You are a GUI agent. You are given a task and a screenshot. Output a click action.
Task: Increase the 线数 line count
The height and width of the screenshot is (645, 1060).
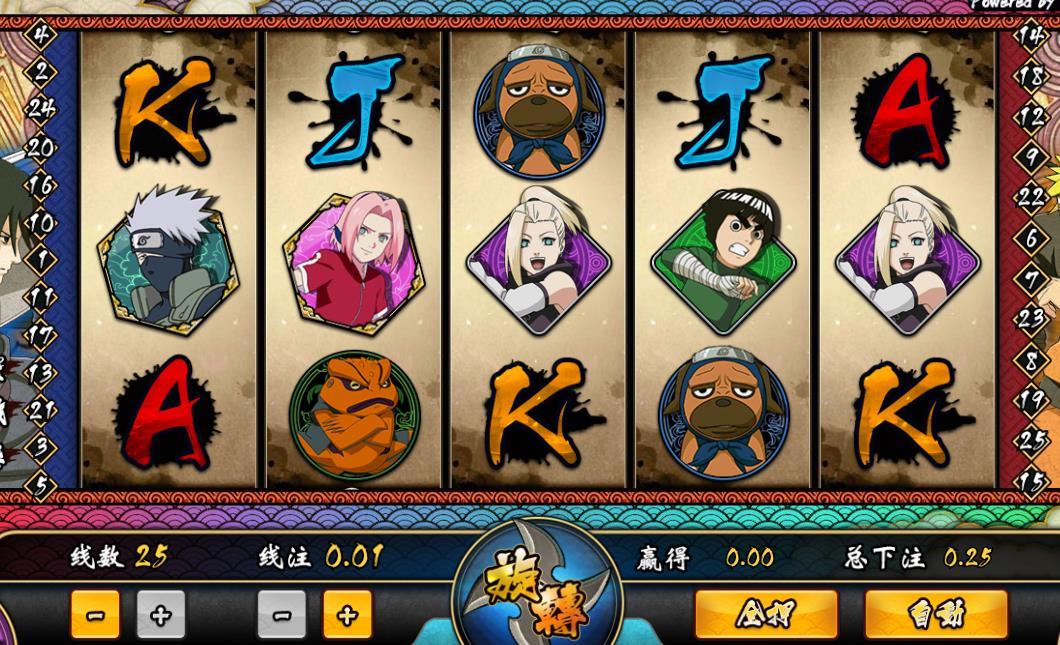point(160,614)
